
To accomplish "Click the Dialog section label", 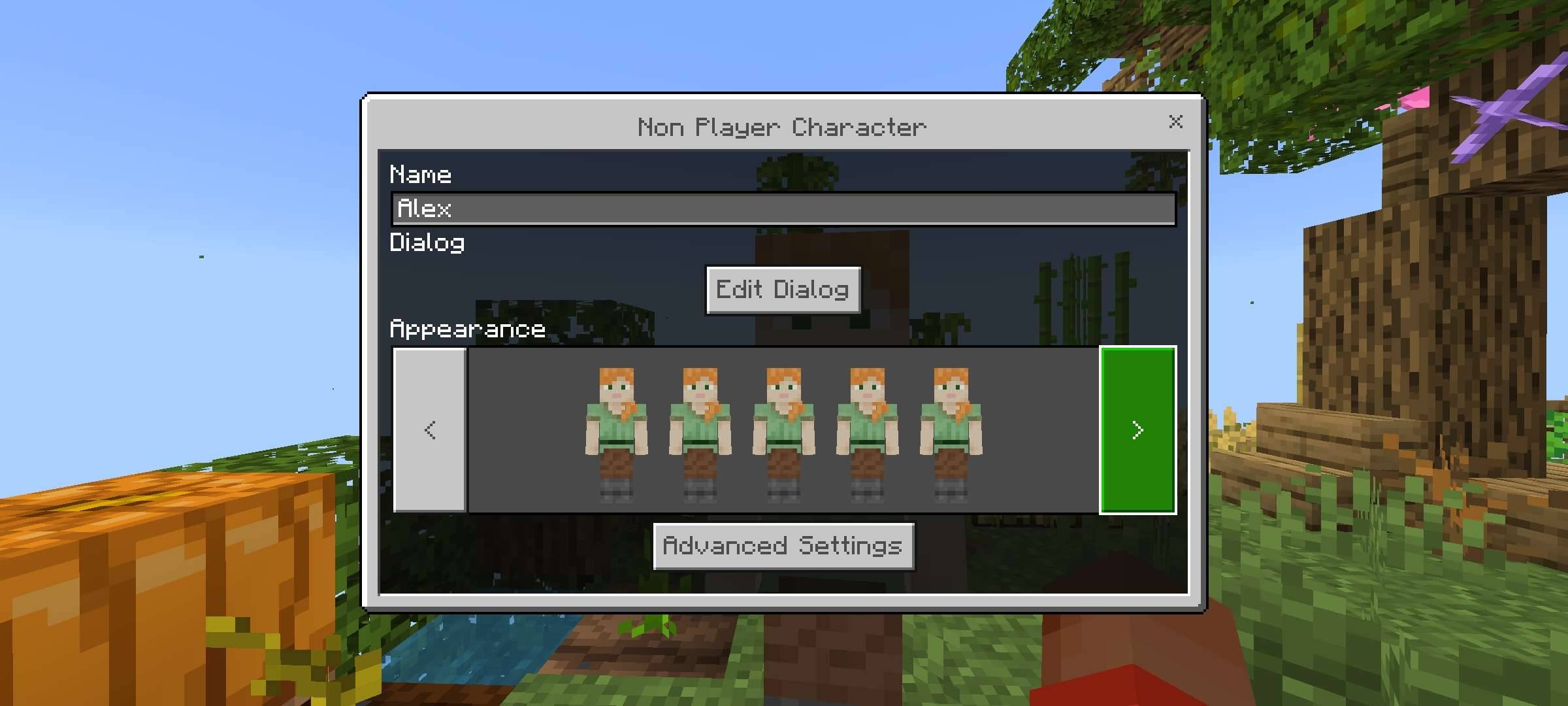I will point(428,243).
